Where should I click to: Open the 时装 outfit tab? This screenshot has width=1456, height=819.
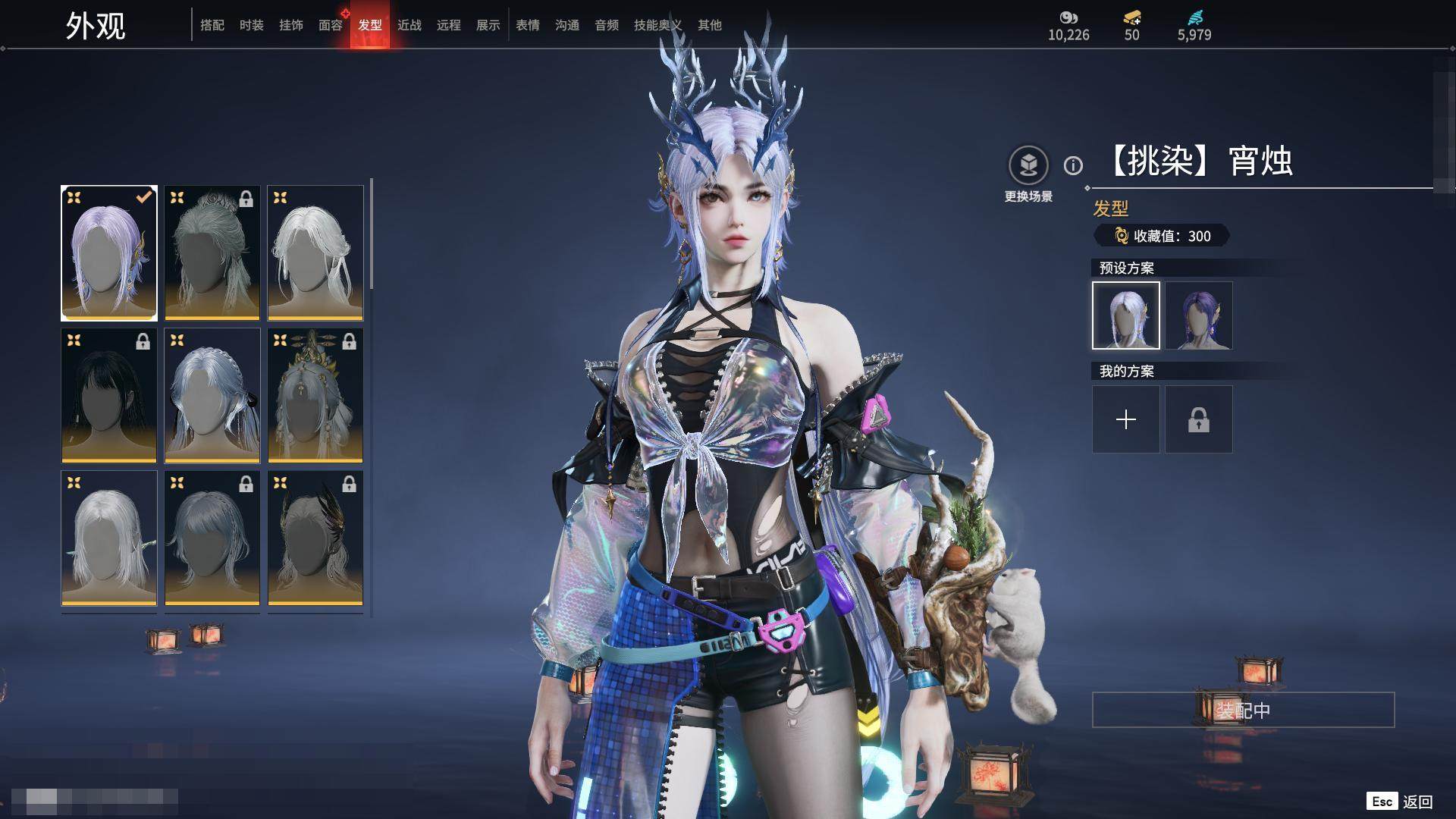click(252, 25)
